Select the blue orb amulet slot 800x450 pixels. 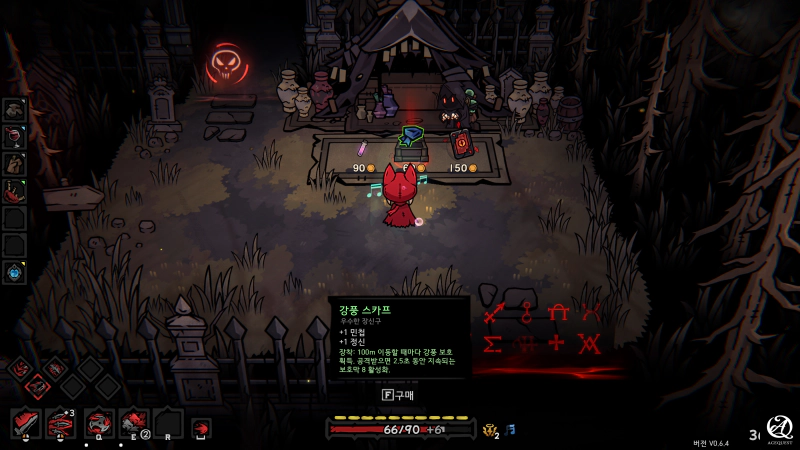14,271
